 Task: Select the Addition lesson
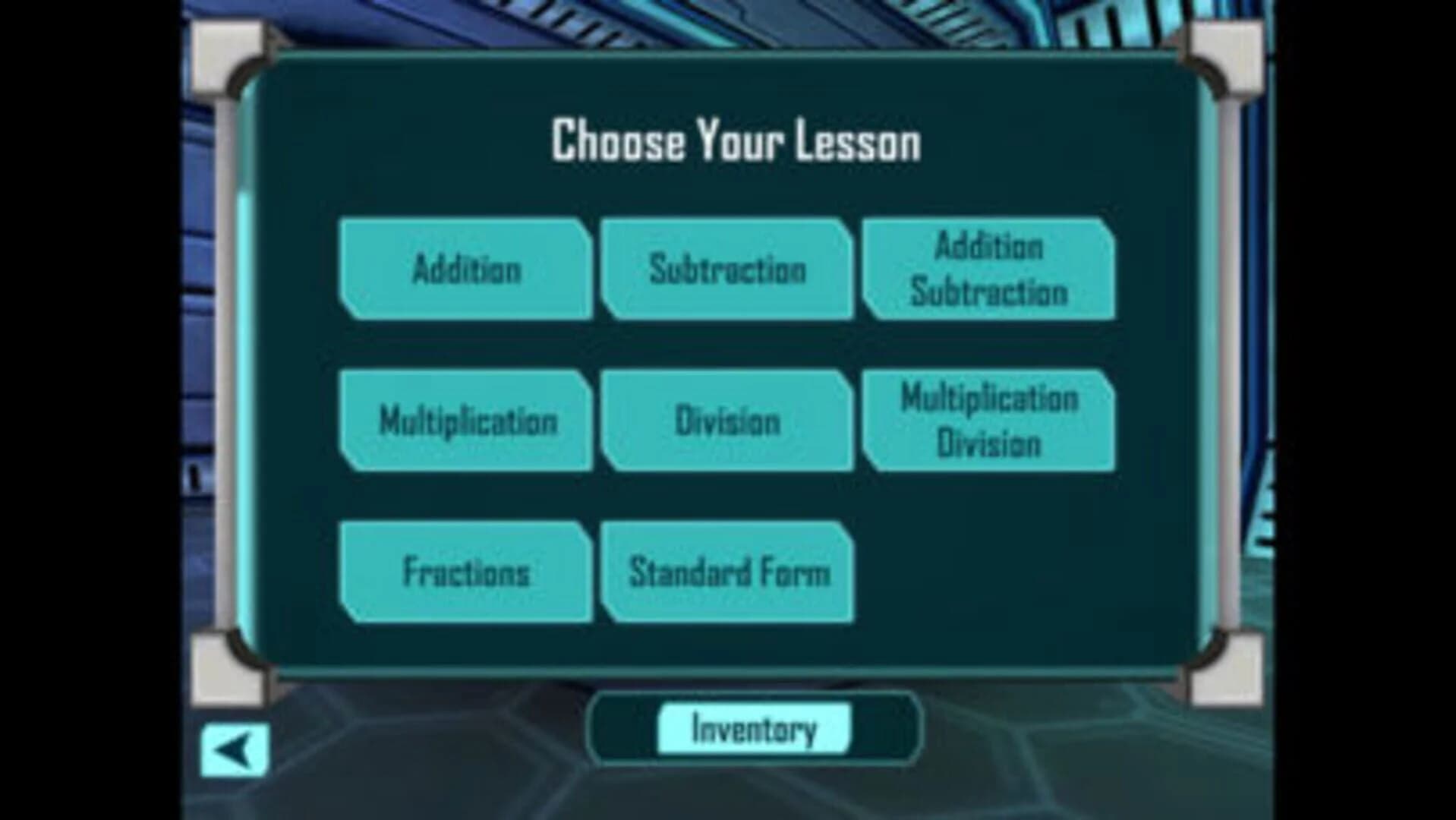465,270
